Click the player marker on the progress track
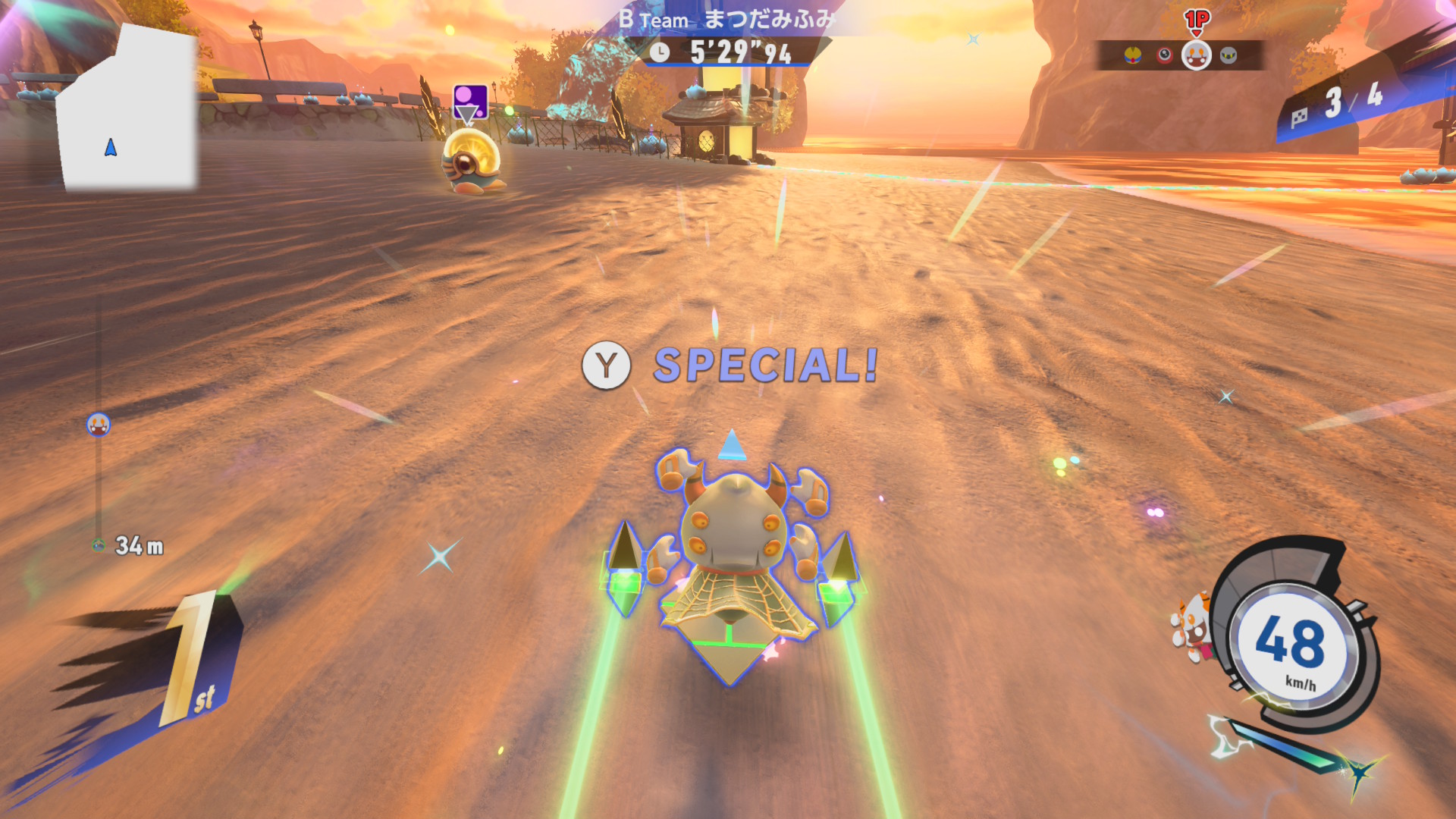The width and height of the screenshot is (1456, 819). pyautogui.click(x=99, y=425)
